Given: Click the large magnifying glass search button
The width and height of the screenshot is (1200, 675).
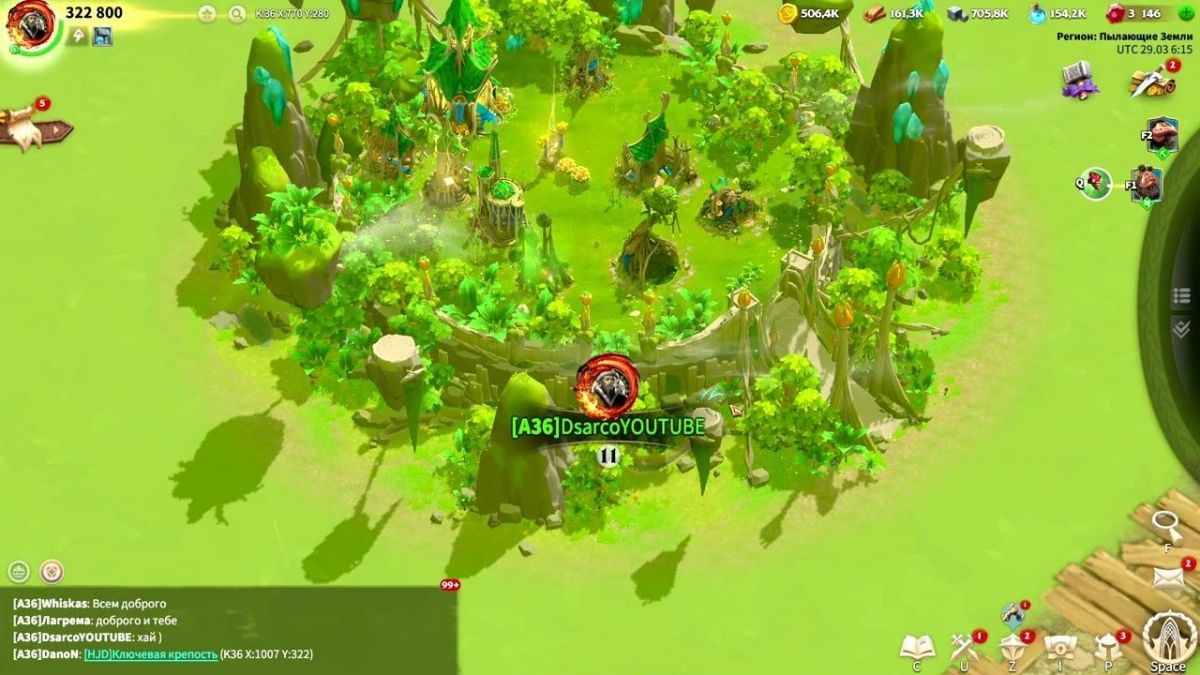Looking at the screenshot, I should 1166,523.
